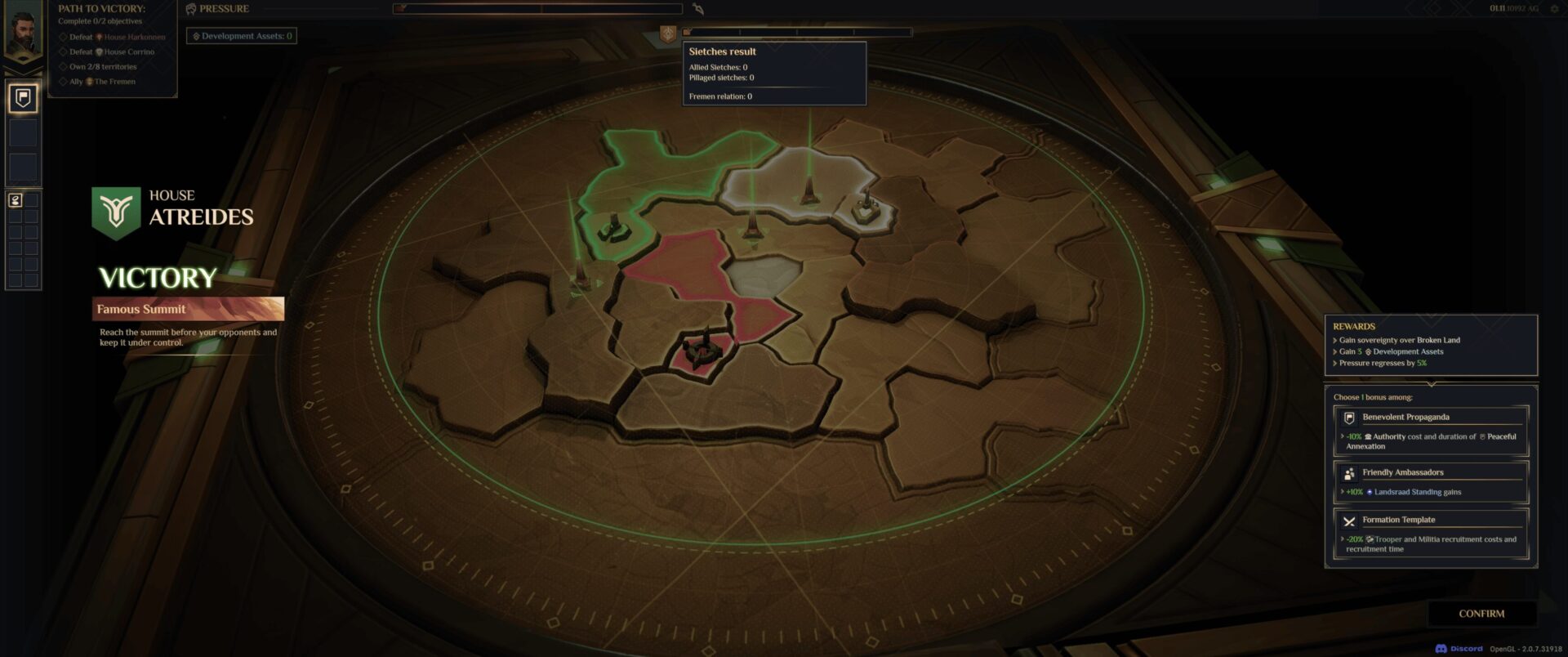Viewport: 1568px width, 657px height.
Task: Select the small filled slot in left grid
Action: pos(15,200)
